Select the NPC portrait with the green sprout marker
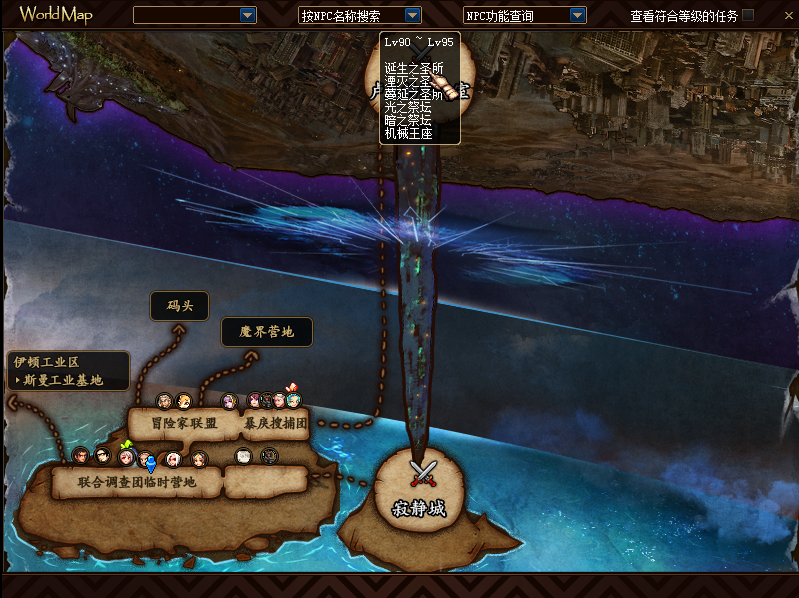This screenshot has height=598, width=799. click(x=126, y=456)
